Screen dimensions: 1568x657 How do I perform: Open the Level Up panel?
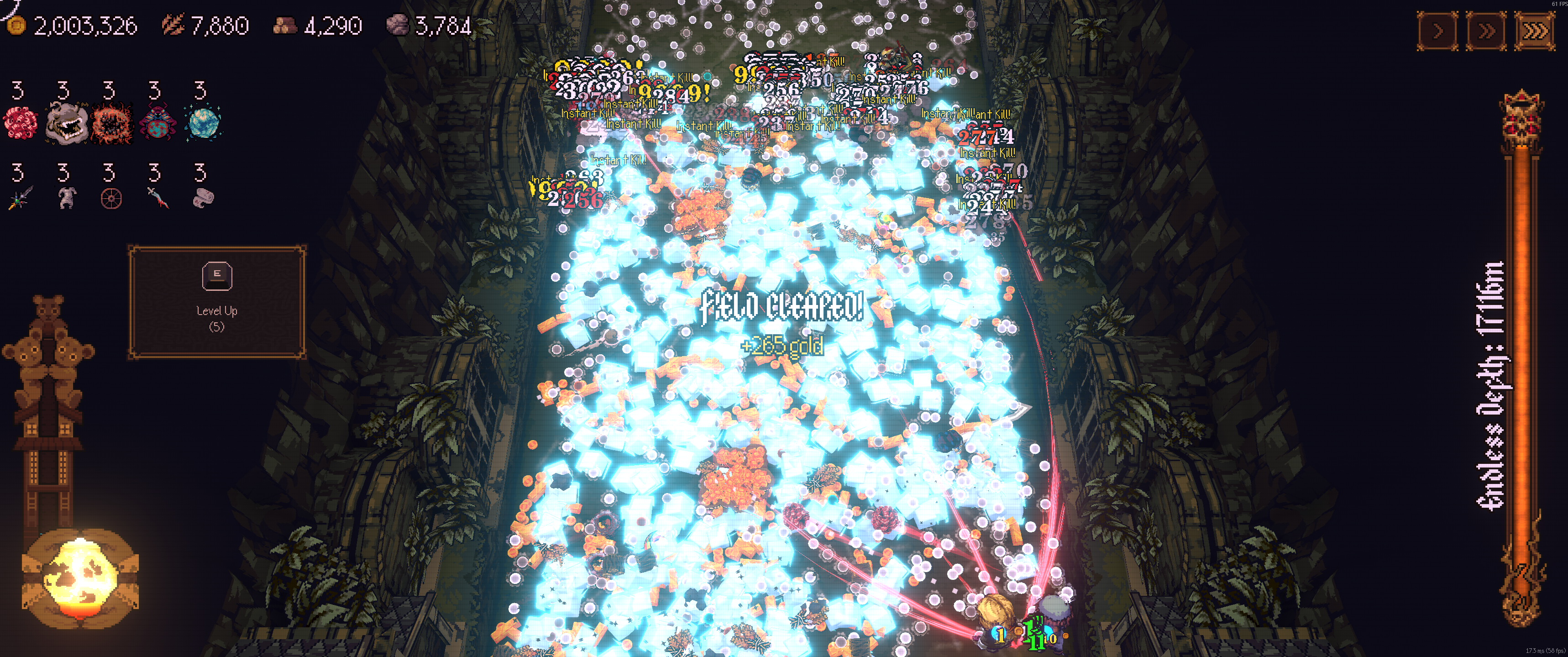217,302
